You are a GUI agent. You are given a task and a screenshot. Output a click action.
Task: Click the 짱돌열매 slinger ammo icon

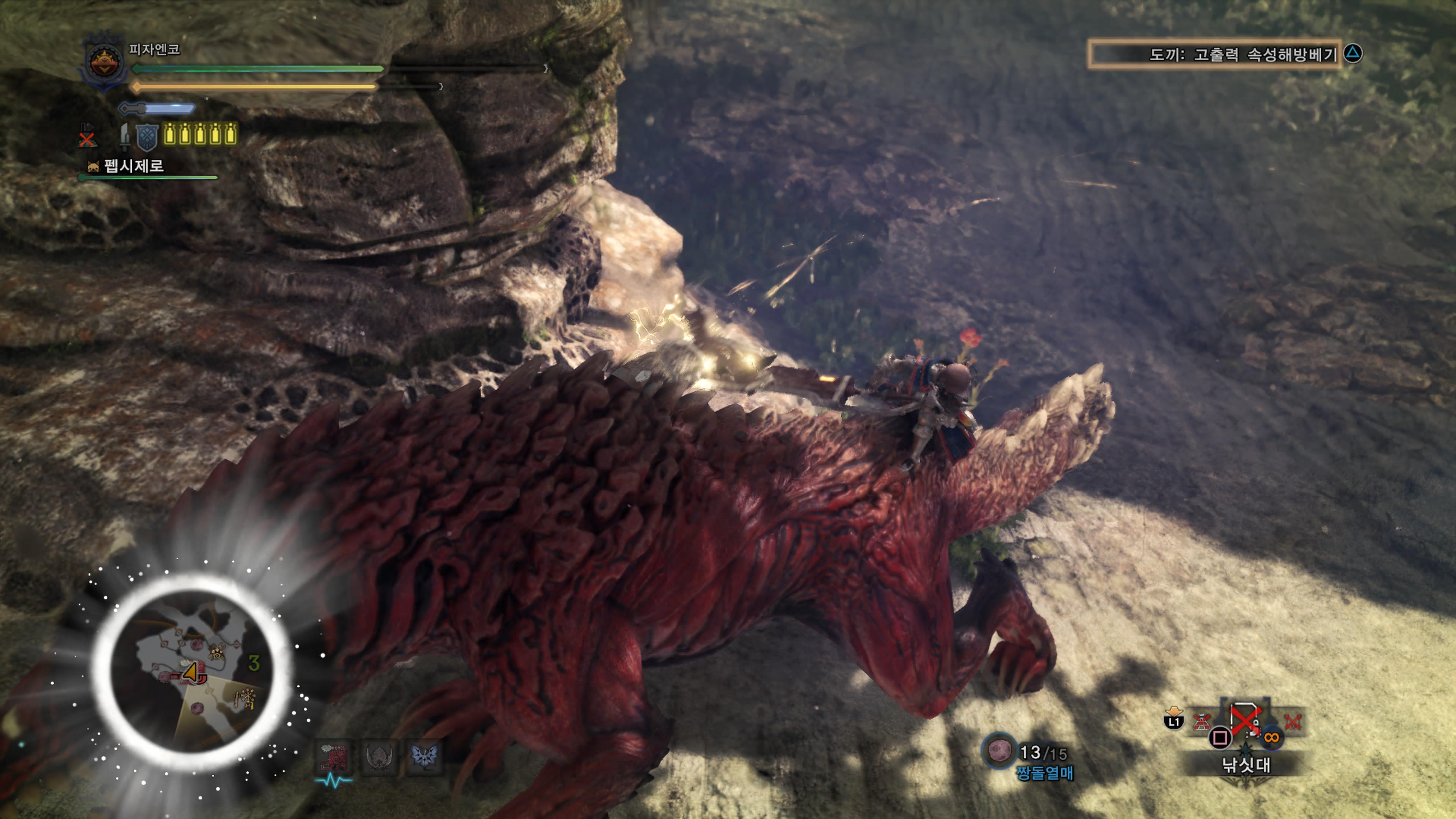point(999,751)
